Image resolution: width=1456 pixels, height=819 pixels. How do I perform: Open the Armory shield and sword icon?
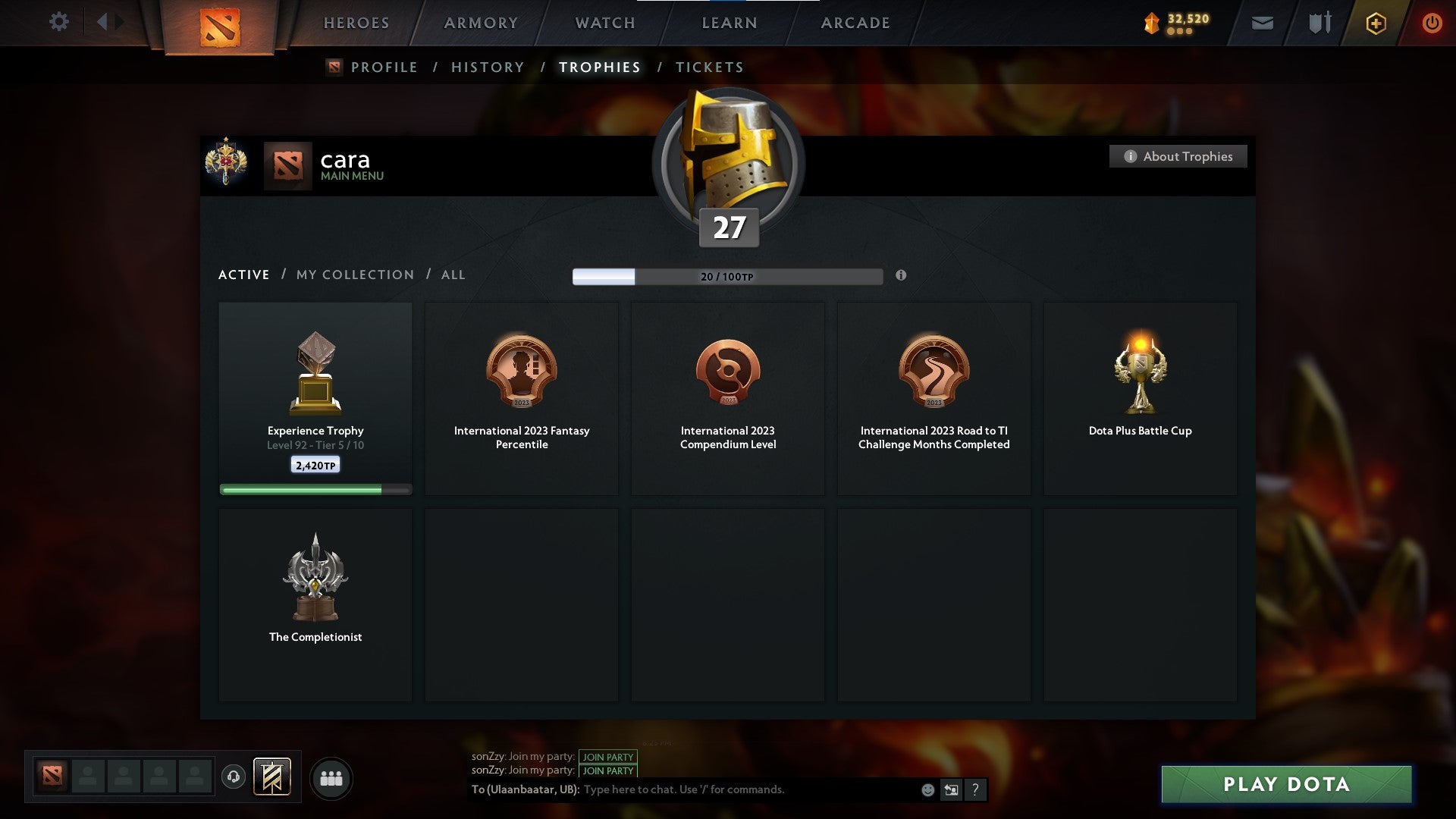pyautogui.click(x=1319, y=22)
